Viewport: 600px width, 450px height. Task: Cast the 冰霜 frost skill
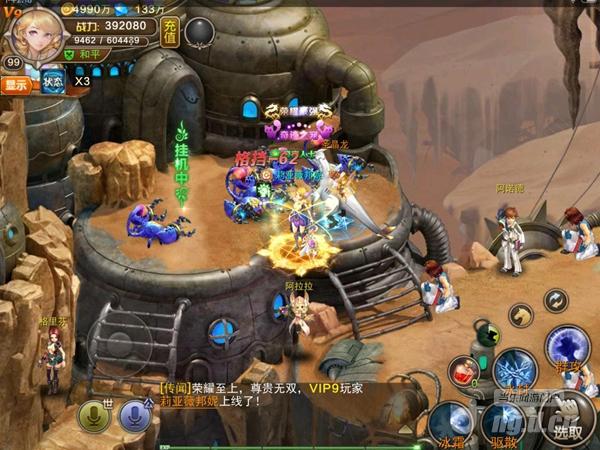coord(451,421)
